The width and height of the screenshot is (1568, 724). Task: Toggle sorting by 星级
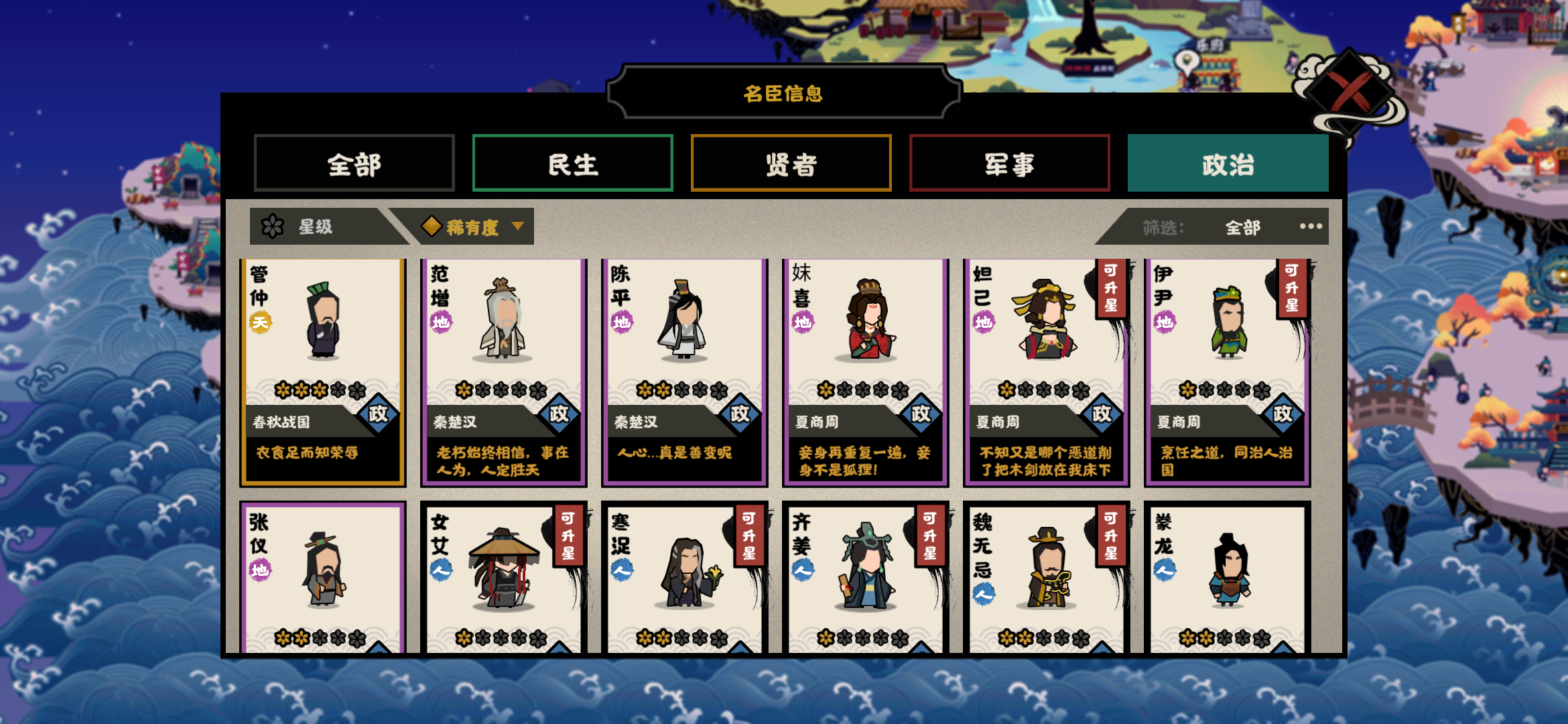(315, 227)
